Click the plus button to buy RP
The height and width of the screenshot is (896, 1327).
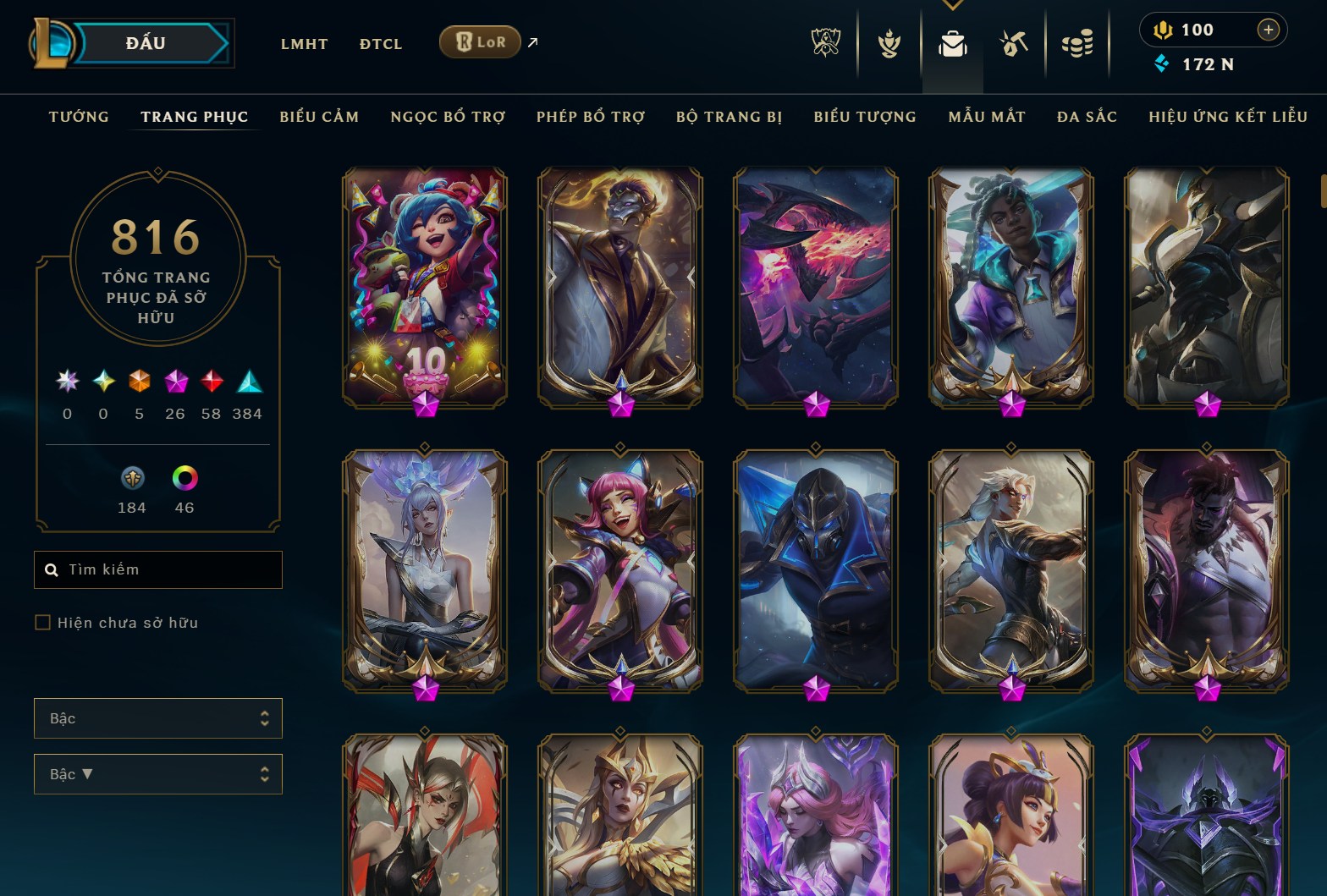tap(1269, 29)
